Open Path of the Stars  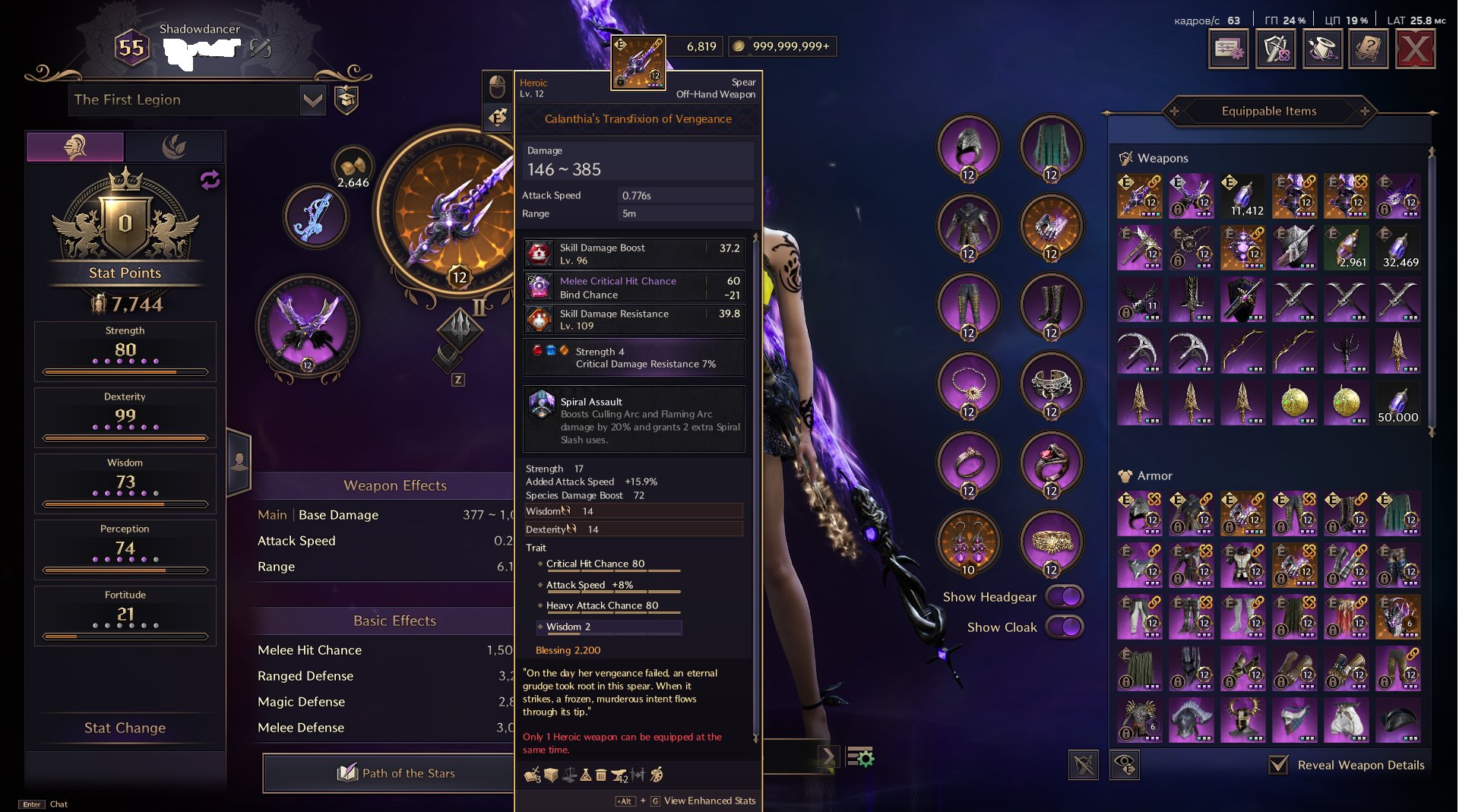pyautogui.click(x=395, y=773)
